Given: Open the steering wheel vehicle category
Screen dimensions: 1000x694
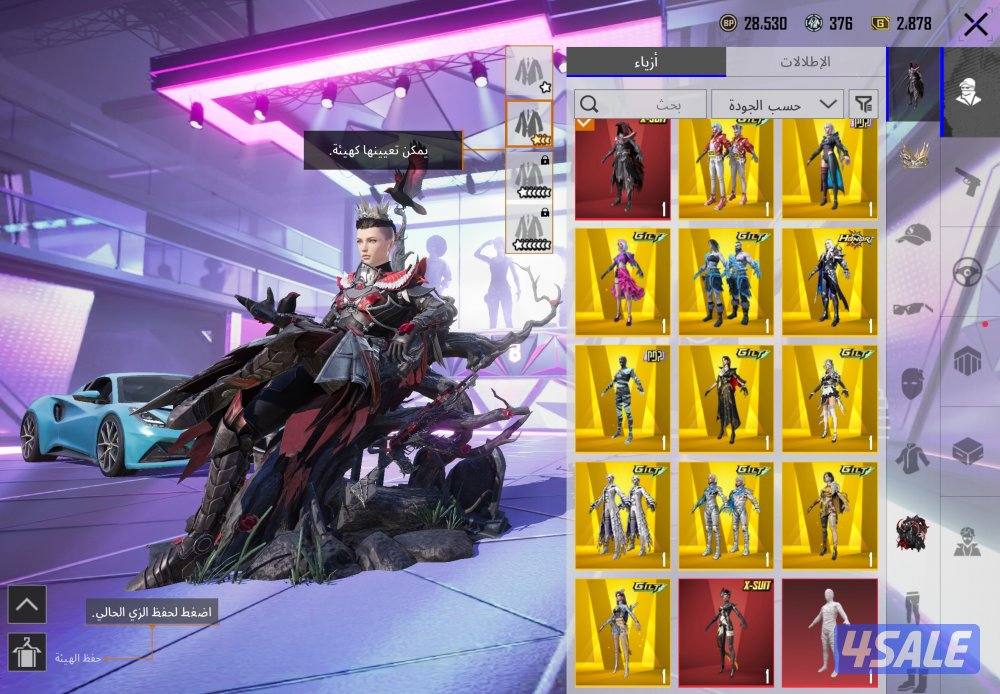Looking at the screenshot, I should 967,272.
